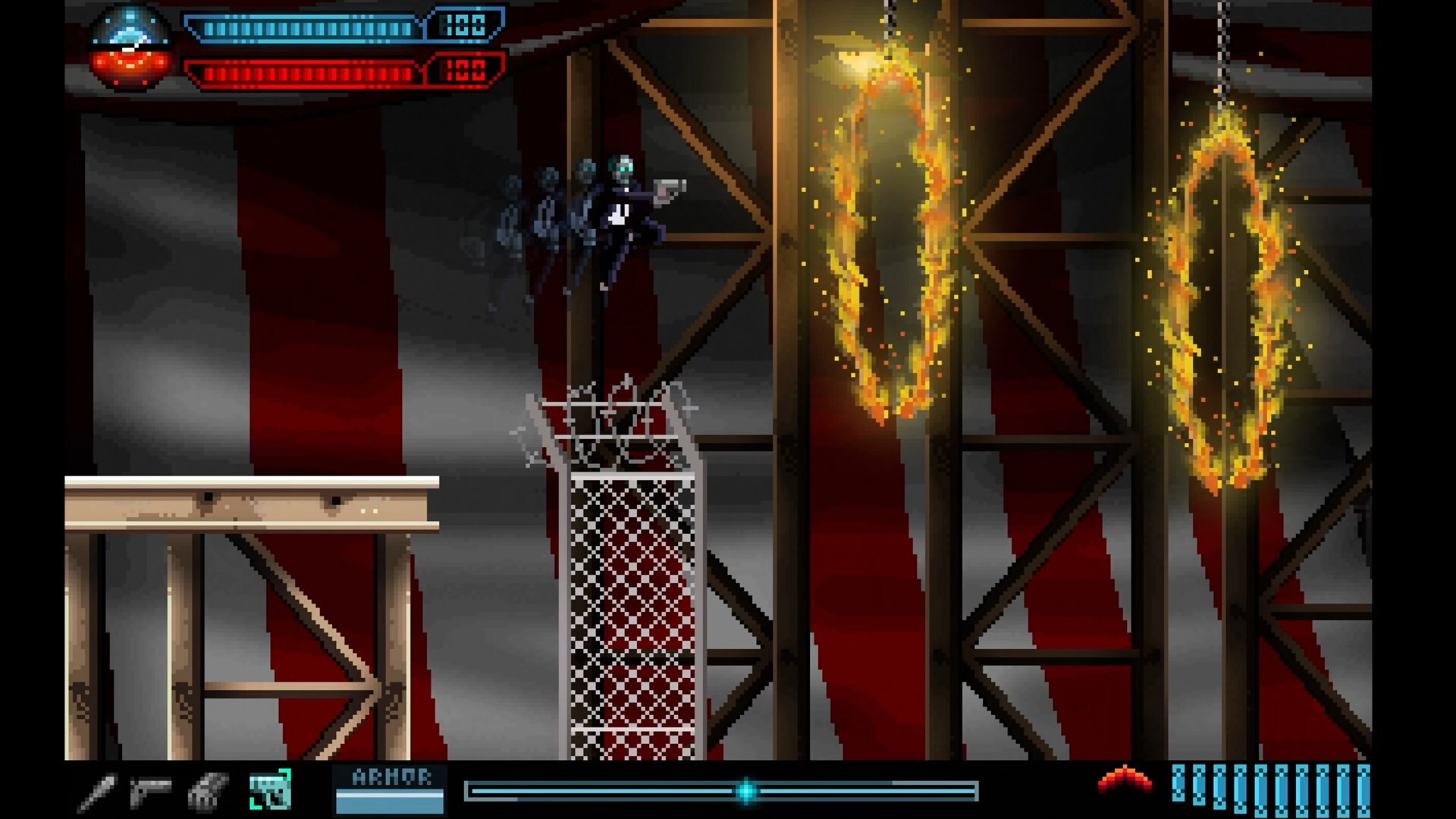This screenshot has width=1456, height=819.
Task: Click the blue and red character portrait orb
Action: point(129,48)
